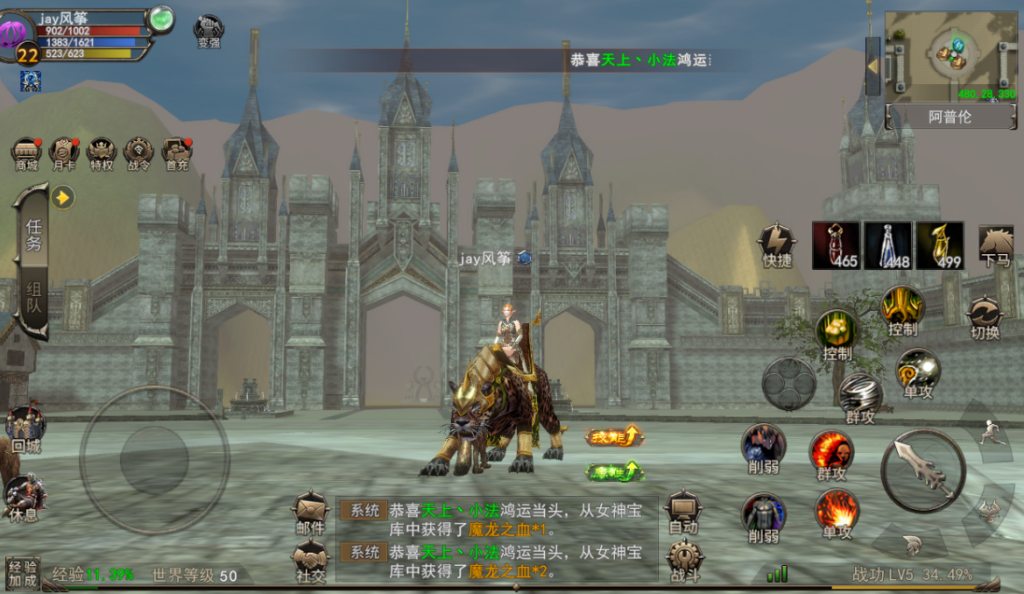The image size is (1024, 594).
Task: Click the 下马 dismount button
Action: (x=995, y=245)
